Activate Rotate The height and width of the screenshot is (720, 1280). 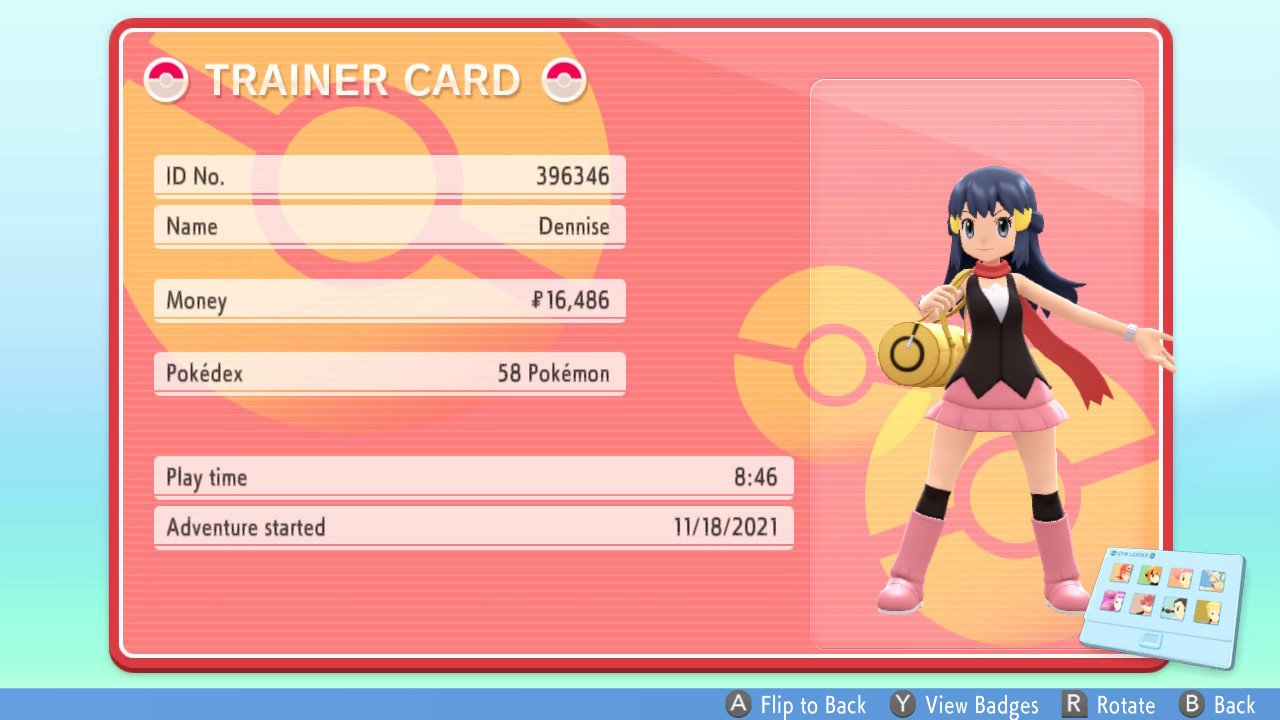(1125, 704)
